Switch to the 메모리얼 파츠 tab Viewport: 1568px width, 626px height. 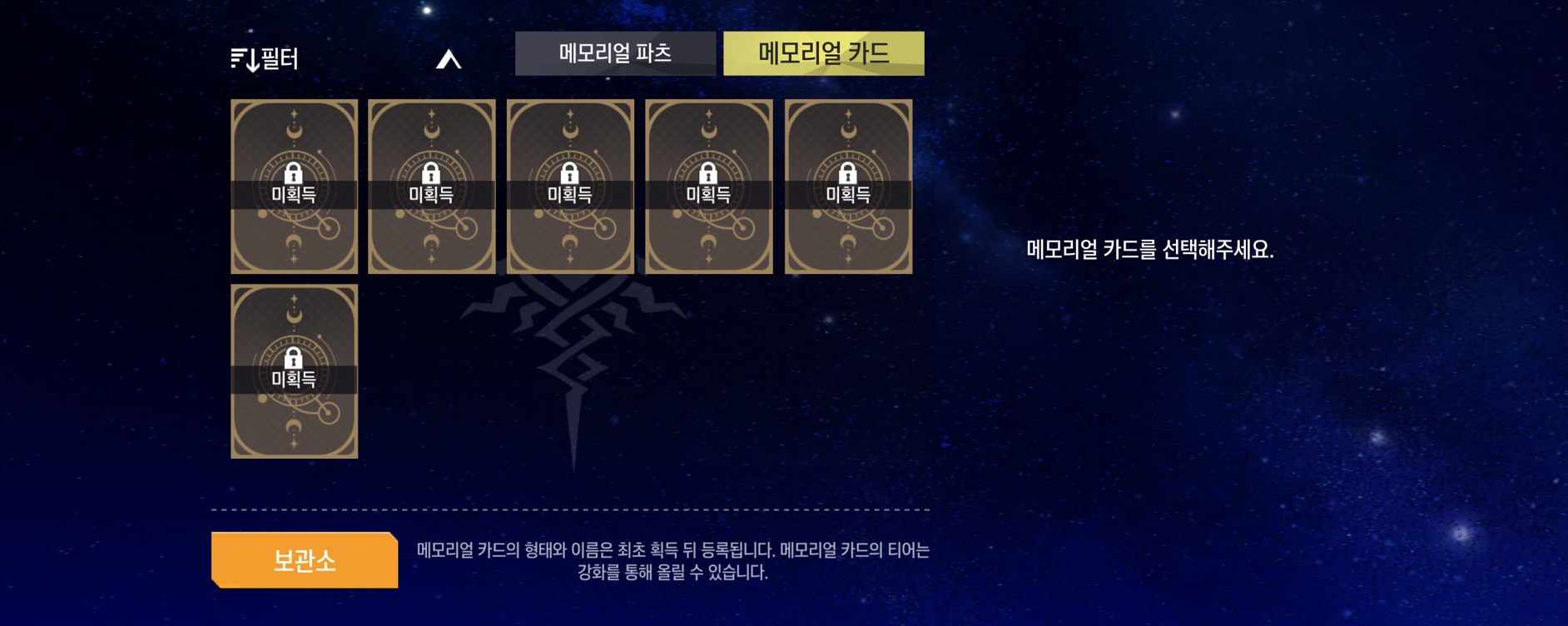(615, 54)
